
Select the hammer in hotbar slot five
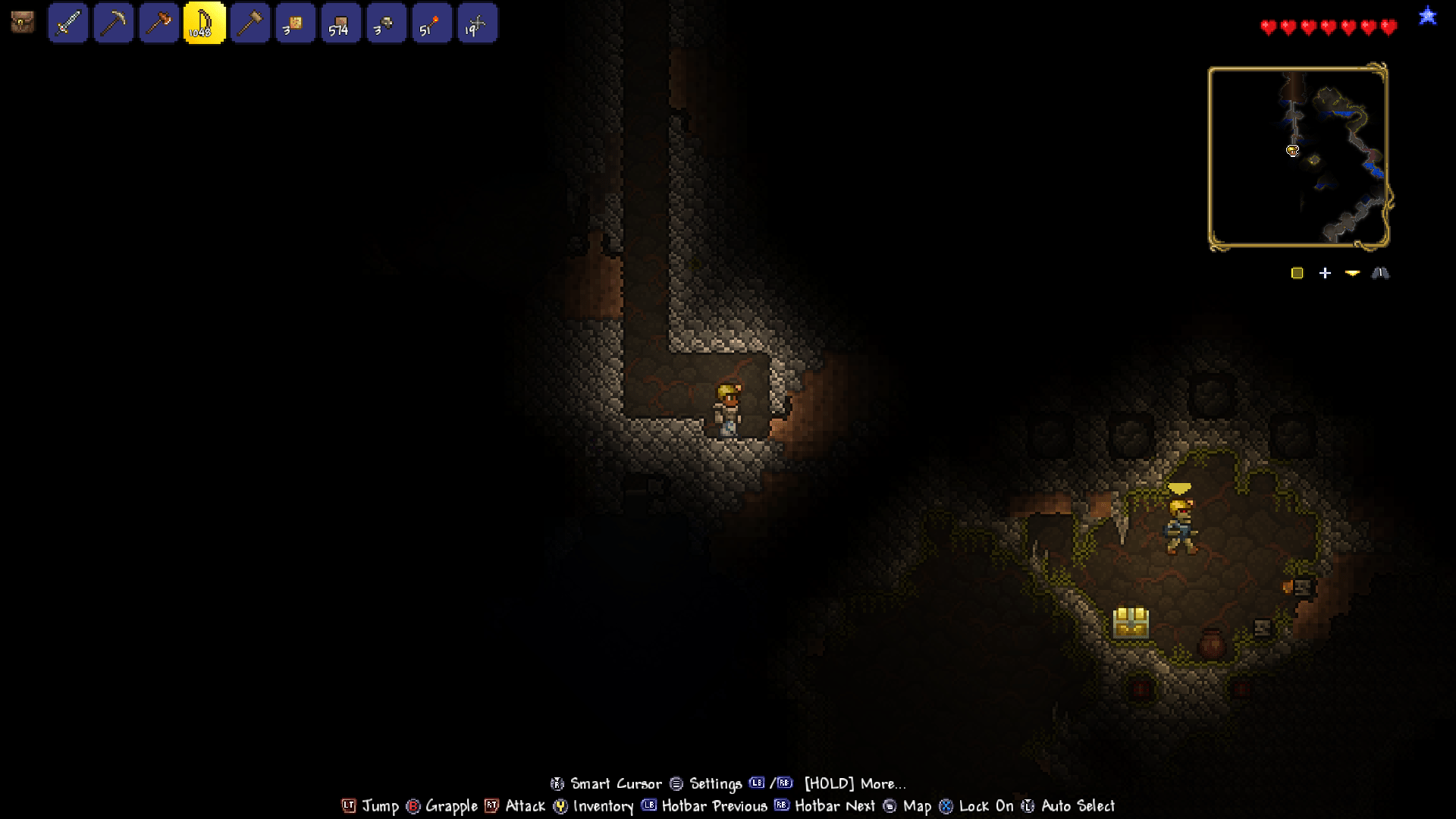pyautogui.click(x=250, y=24)
